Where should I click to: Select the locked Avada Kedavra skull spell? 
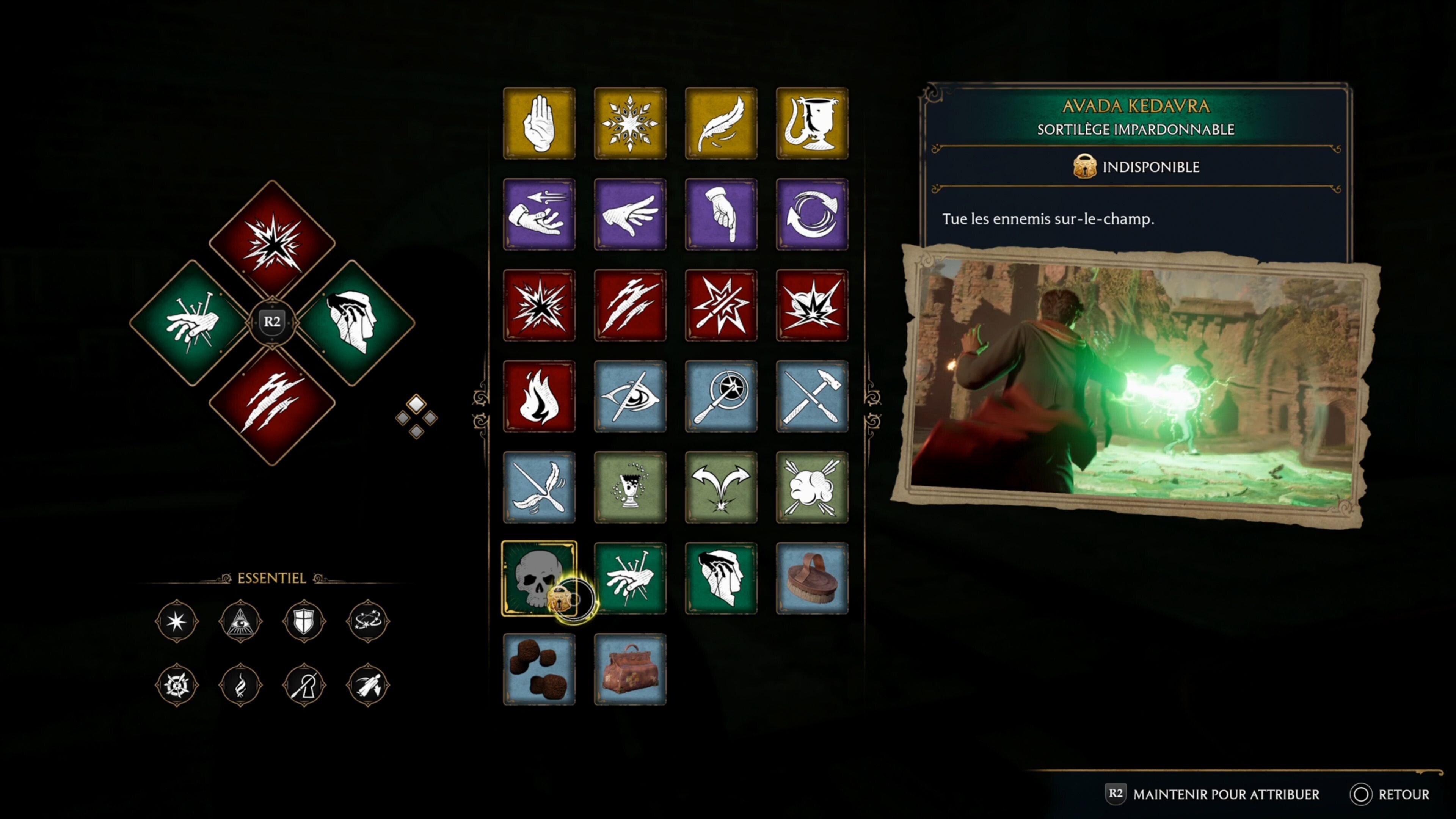click(539, 577)
